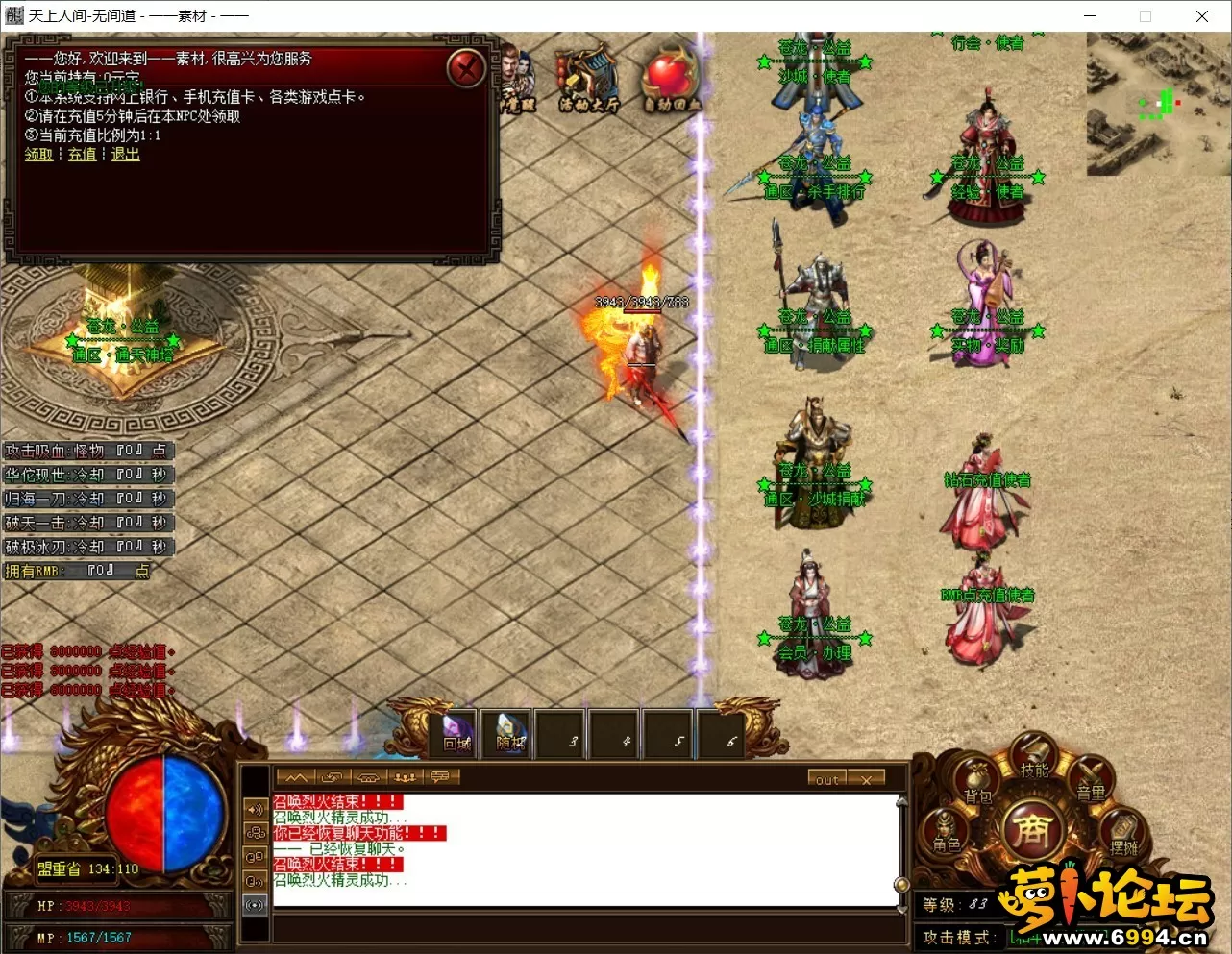Screen dimensions: 1232x954
Task: Choose 退出 to exit the dialog
Action: tap(125, 155)
